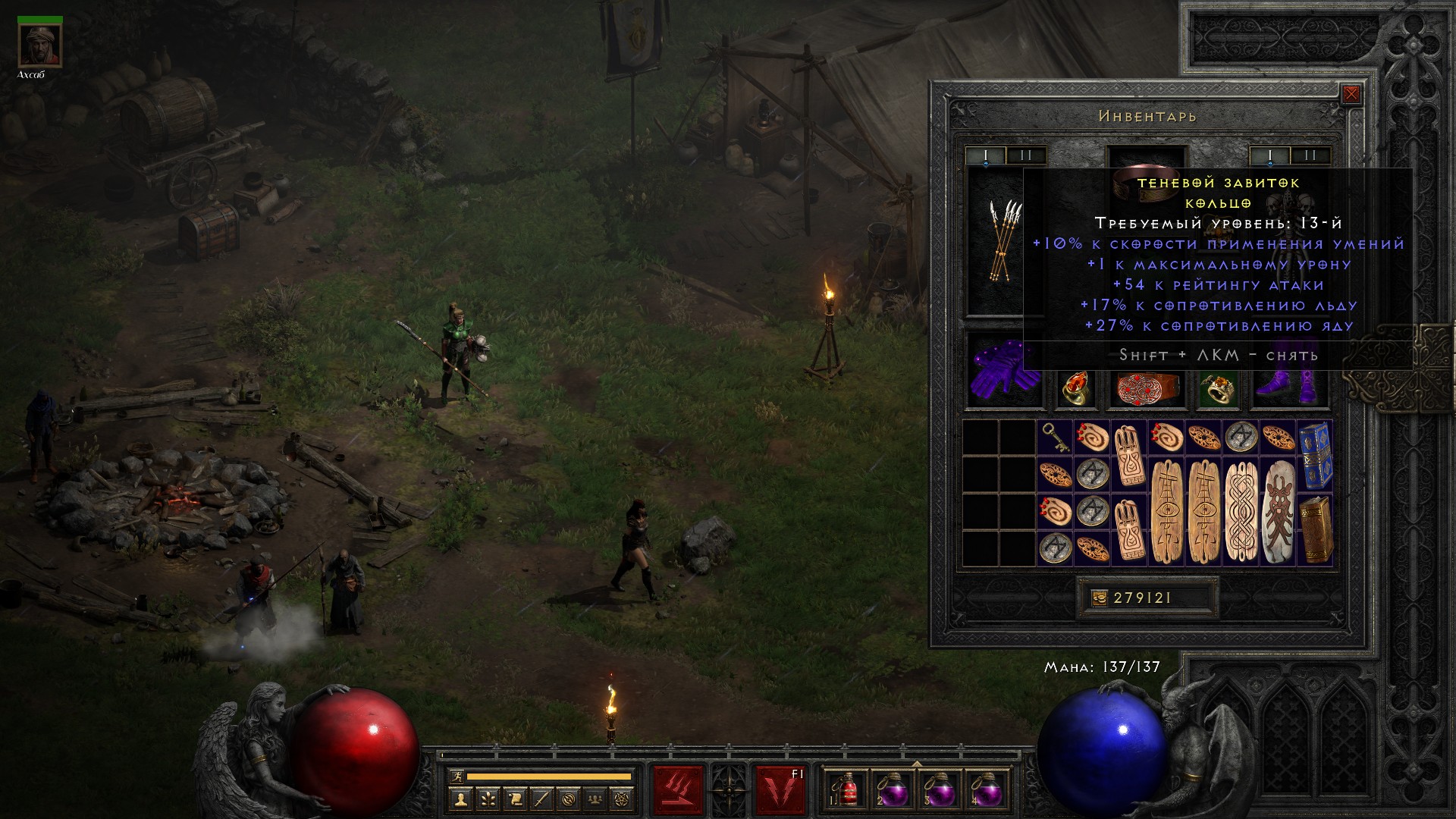1456x819 pixels.
Task: Select the blue tome in inventory
Action: pyautogui.click(x=1314, y=456)
